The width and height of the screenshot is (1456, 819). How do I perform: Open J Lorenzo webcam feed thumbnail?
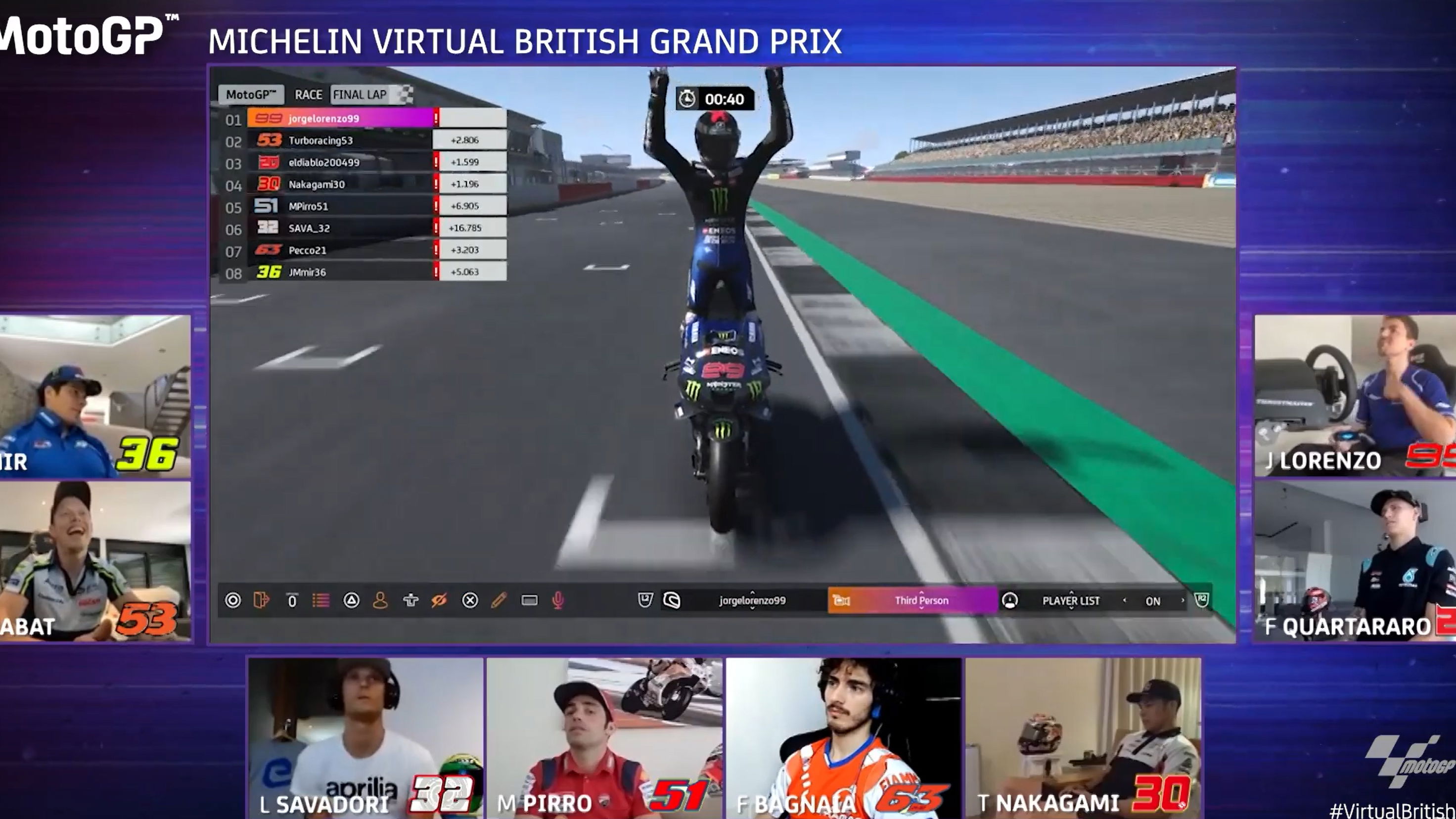[1354, 396]
